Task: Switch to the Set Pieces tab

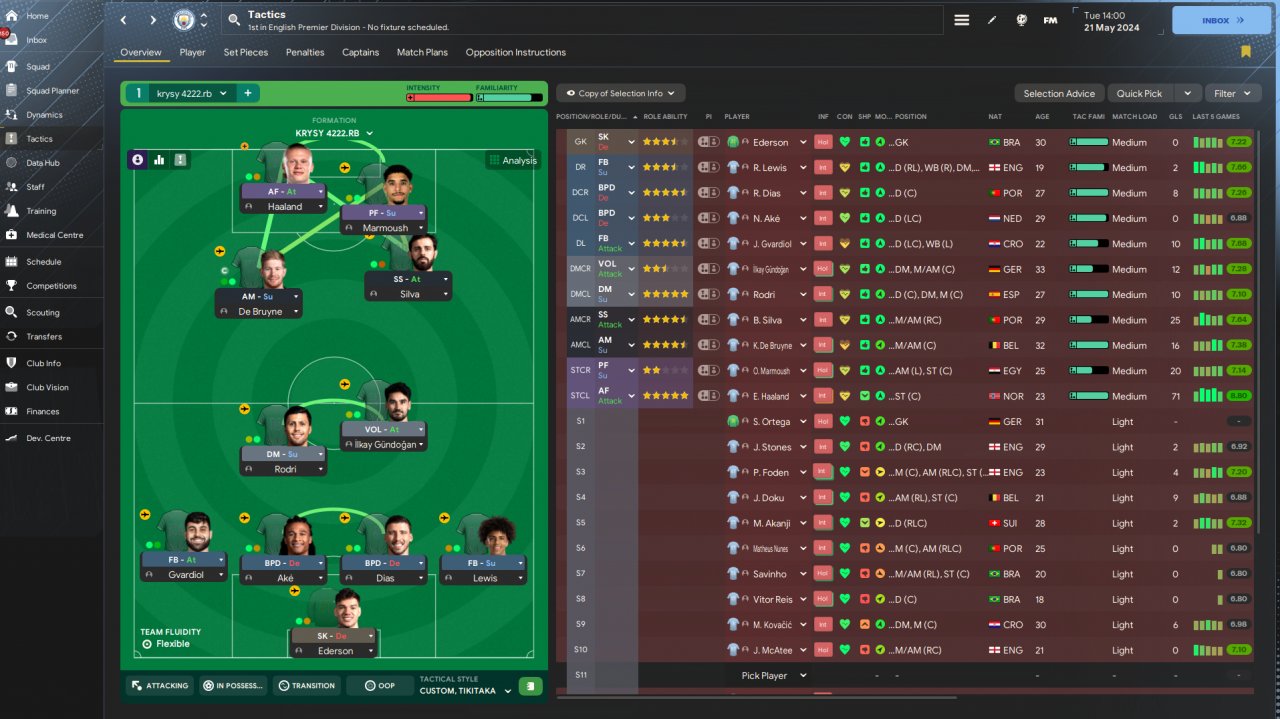Action: [245, 52]
